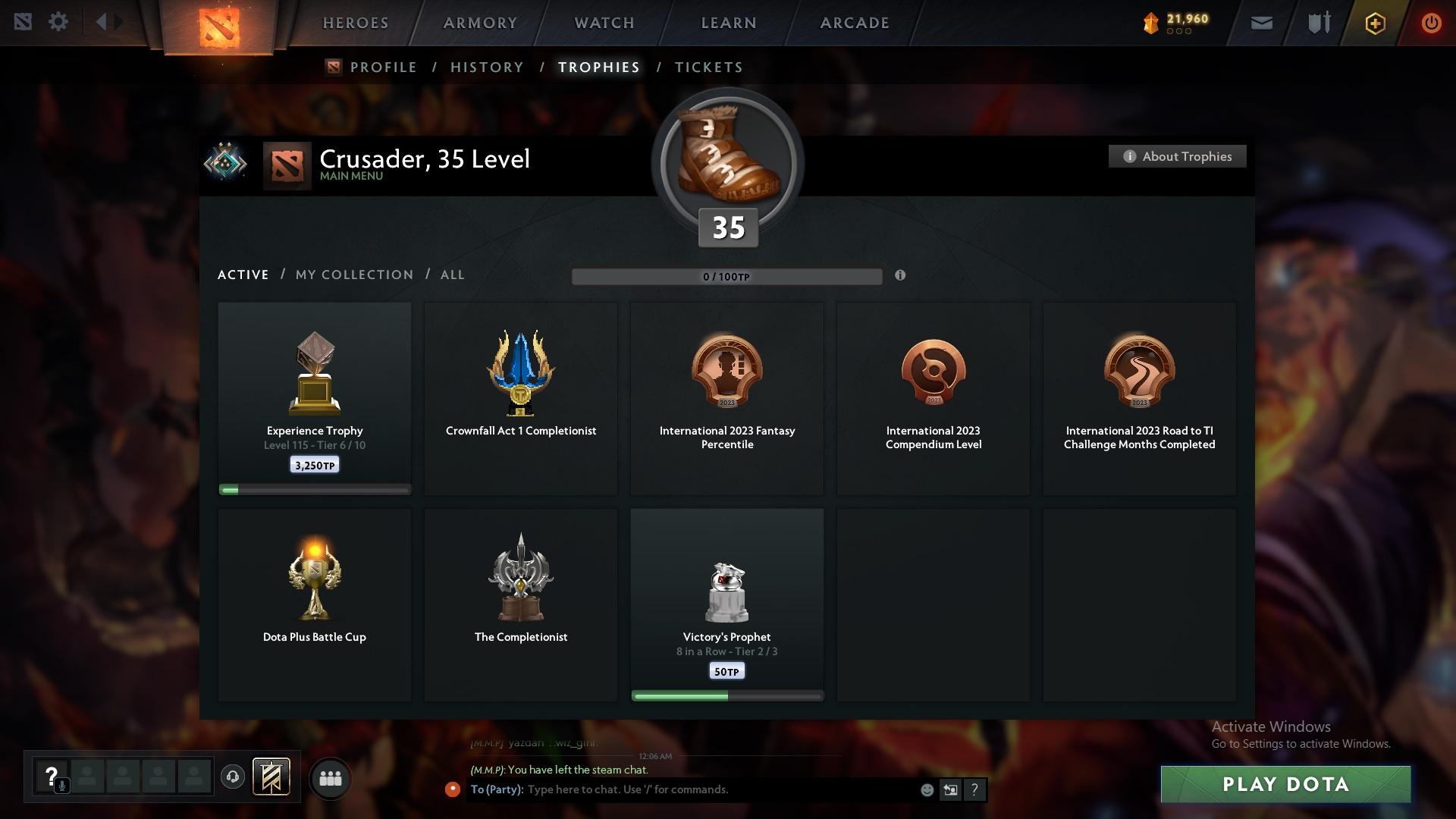Open the Arcade menu
Image resolution: width=1456 pixels, height=819 pixels.
click(855, 23)
